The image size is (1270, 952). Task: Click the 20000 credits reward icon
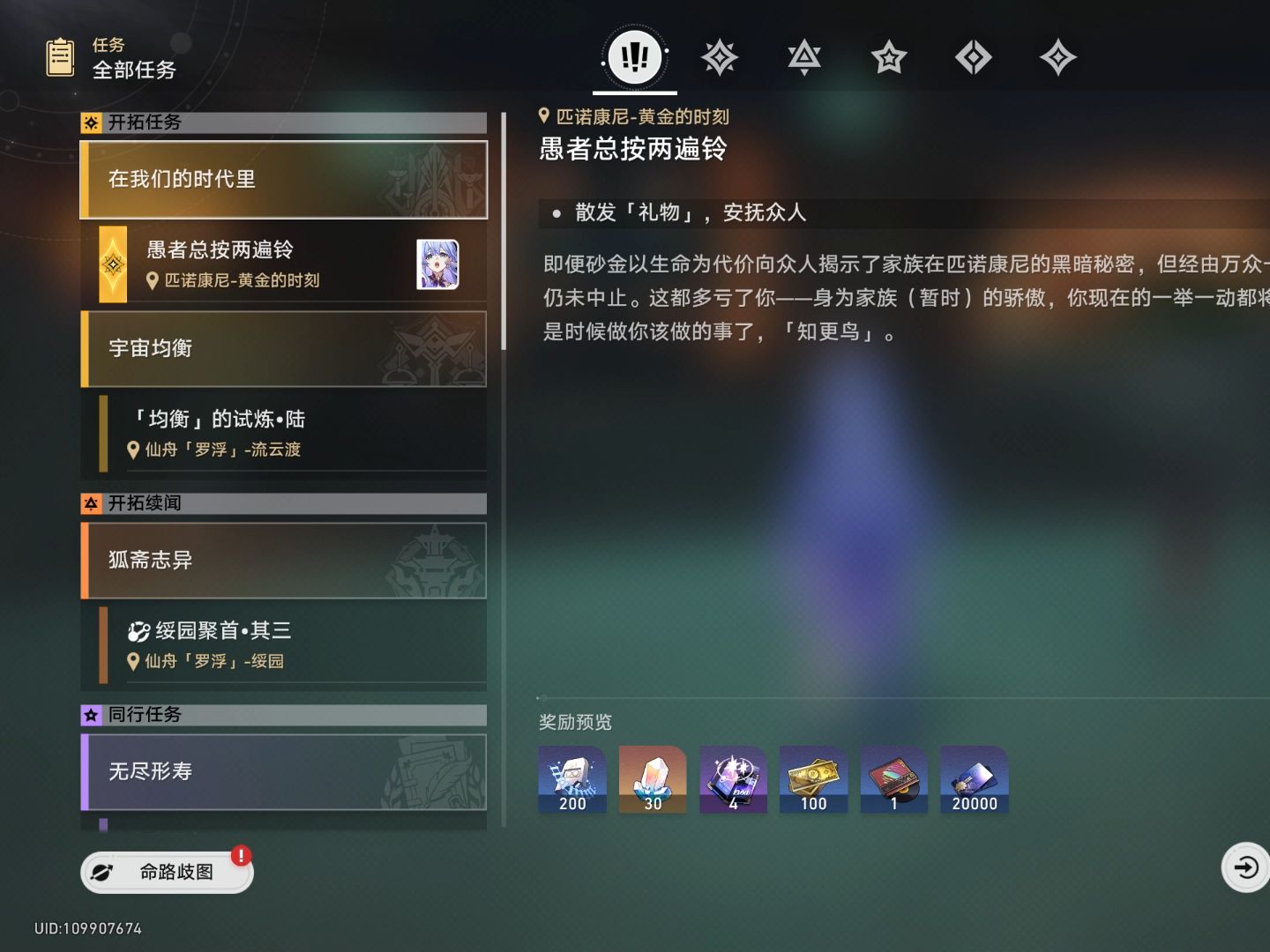pos(974,778)
